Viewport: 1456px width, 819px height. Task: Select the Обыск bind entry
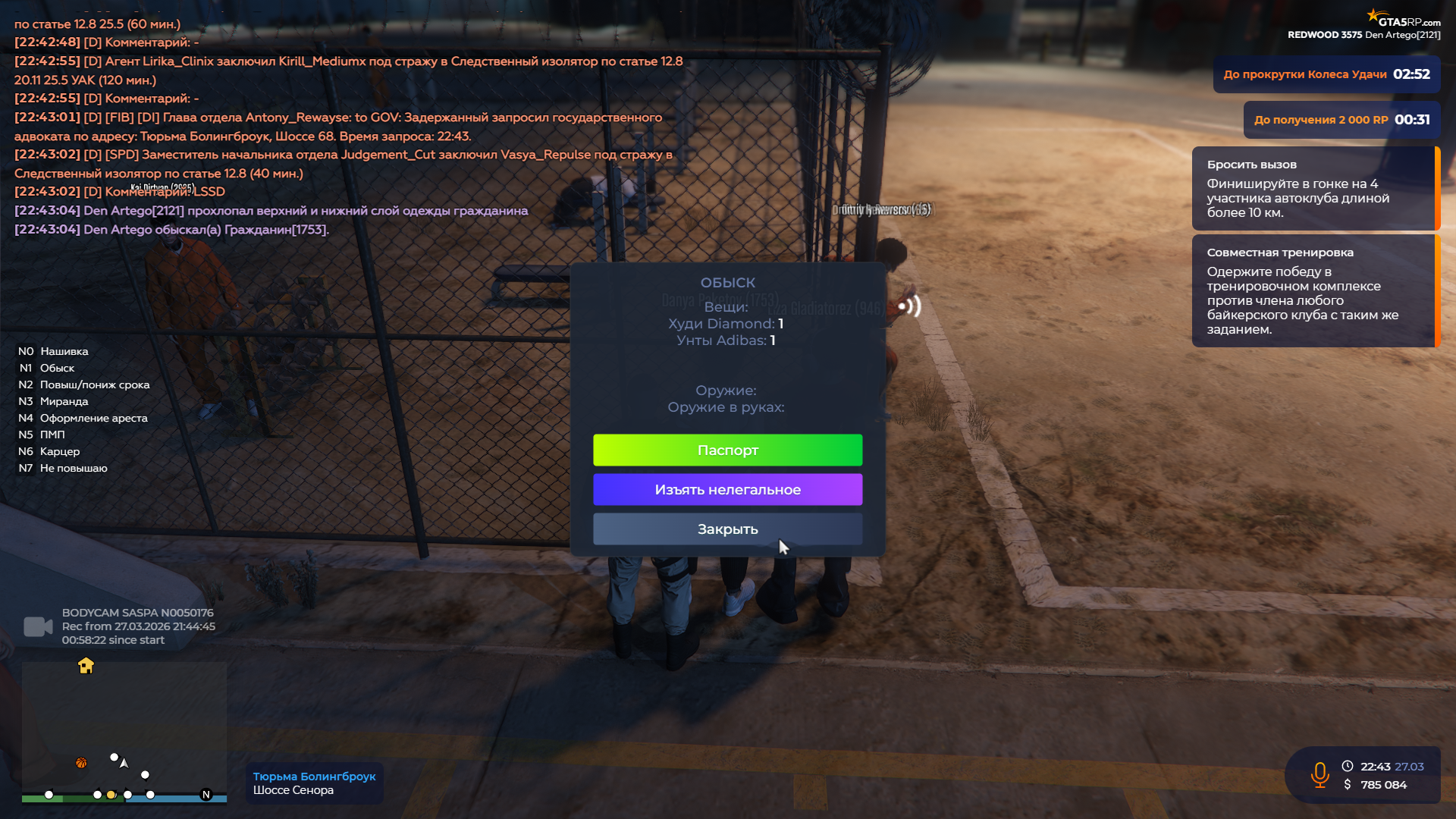click(57, 368)
